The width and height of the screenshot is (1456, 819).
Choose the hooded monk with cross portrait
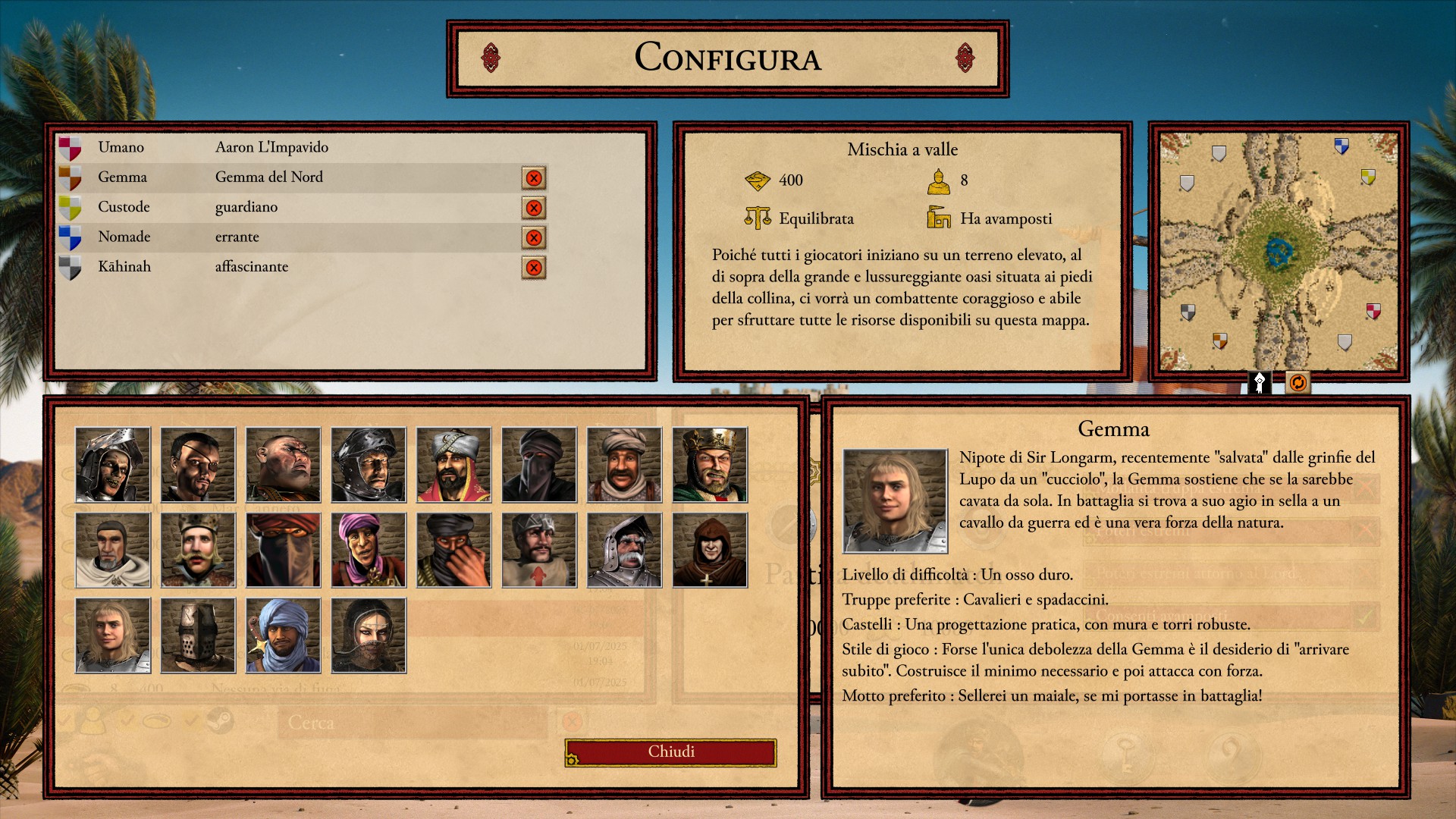click(710, 550)
